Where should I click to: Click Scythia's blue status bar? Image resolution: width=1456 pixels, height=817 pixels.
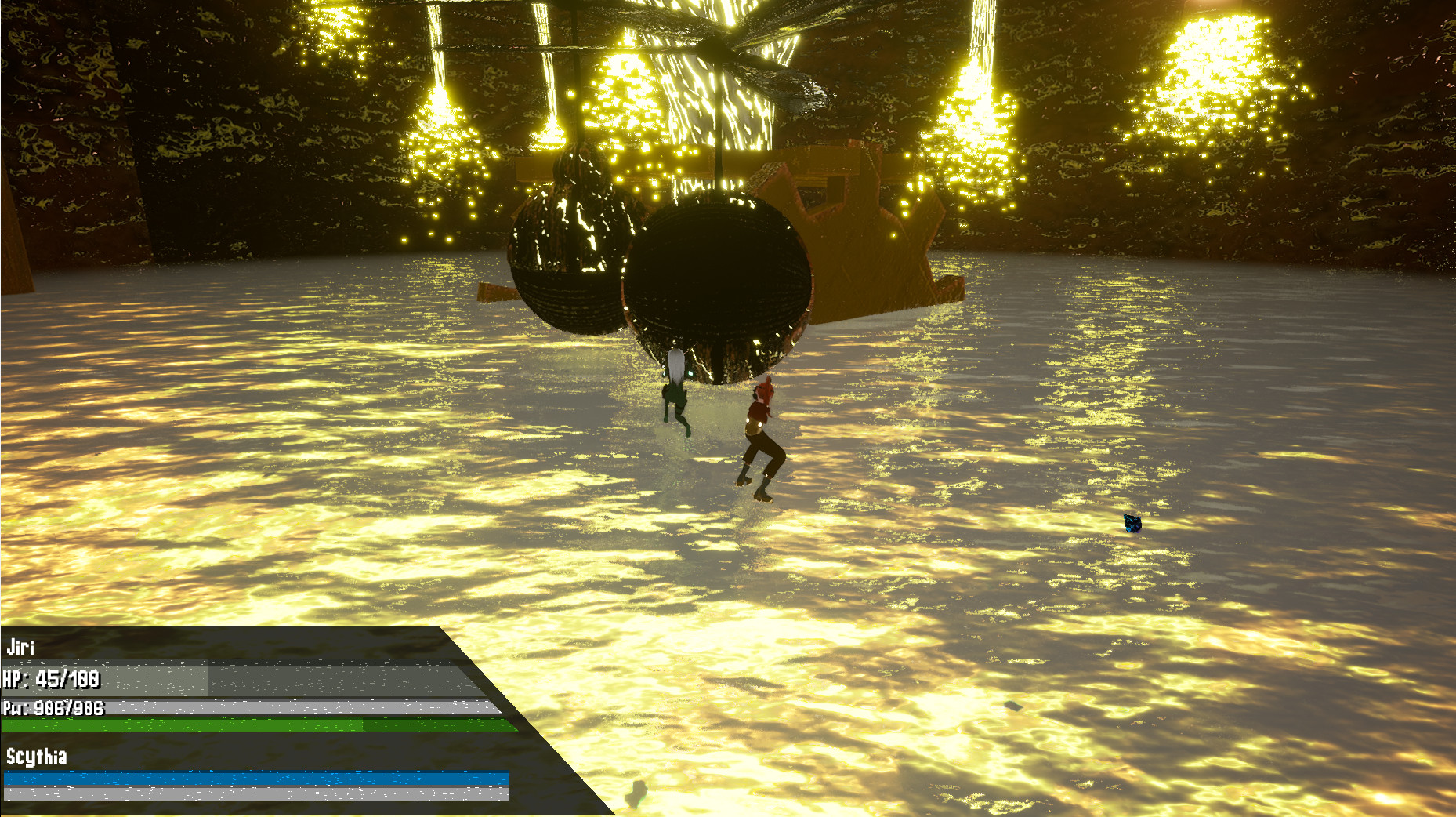(235, 780)
